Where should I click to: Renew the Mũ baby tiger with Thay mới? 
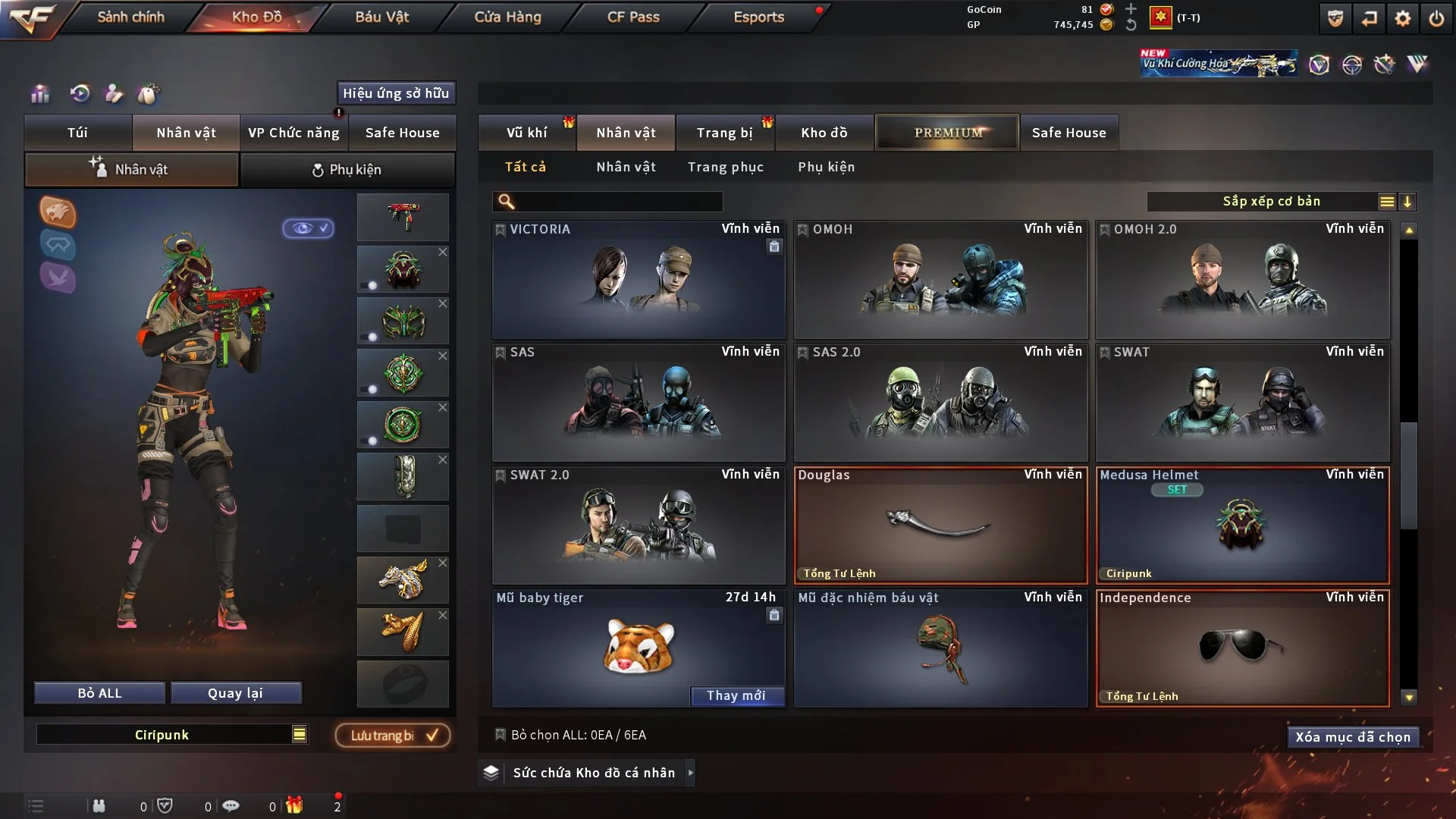pyautogui.click(x=736, y=695)
